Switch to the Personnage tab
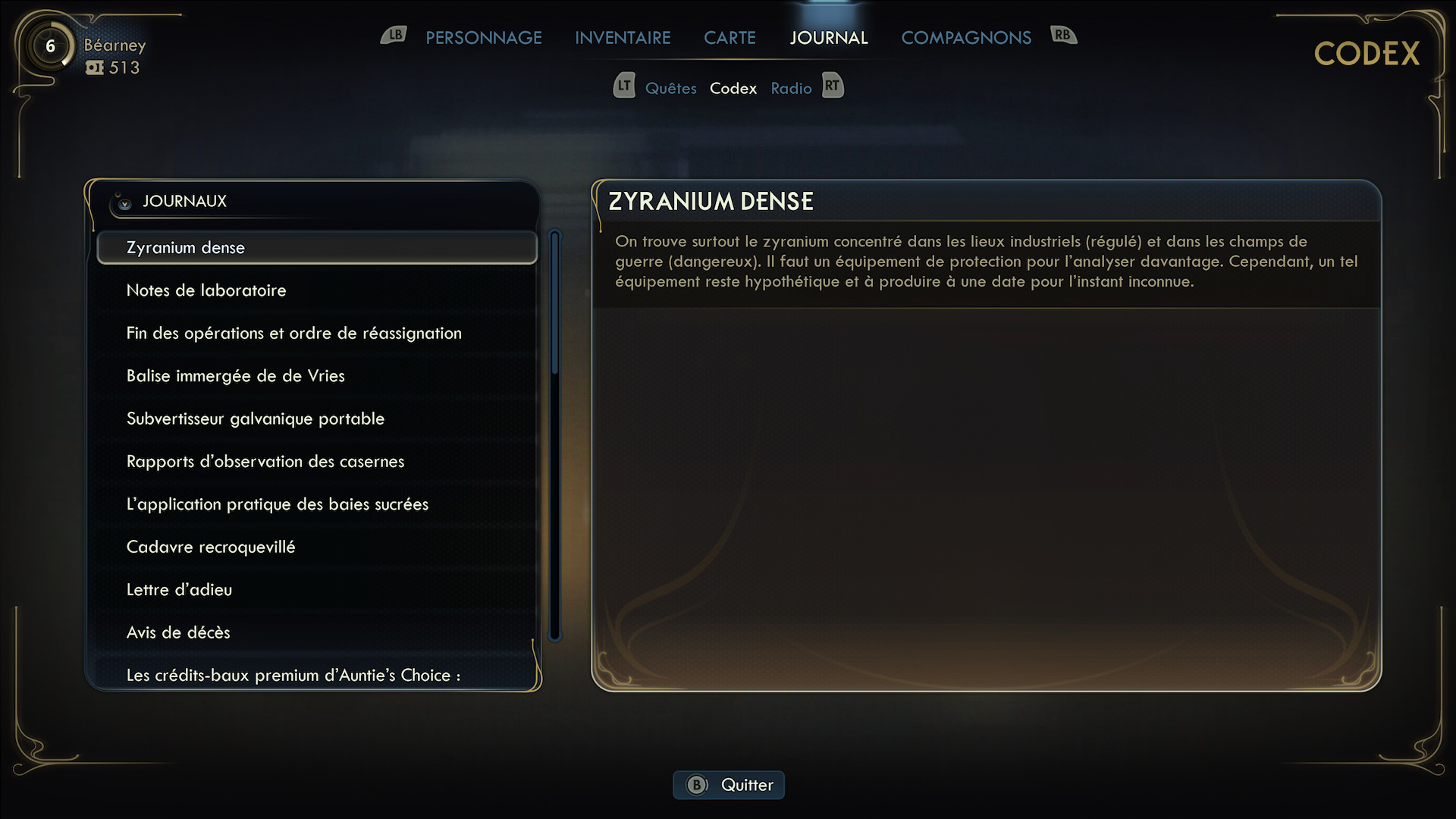Image resolution: width=1456 pixels, height=819 pixels. (x=483, y=38)
